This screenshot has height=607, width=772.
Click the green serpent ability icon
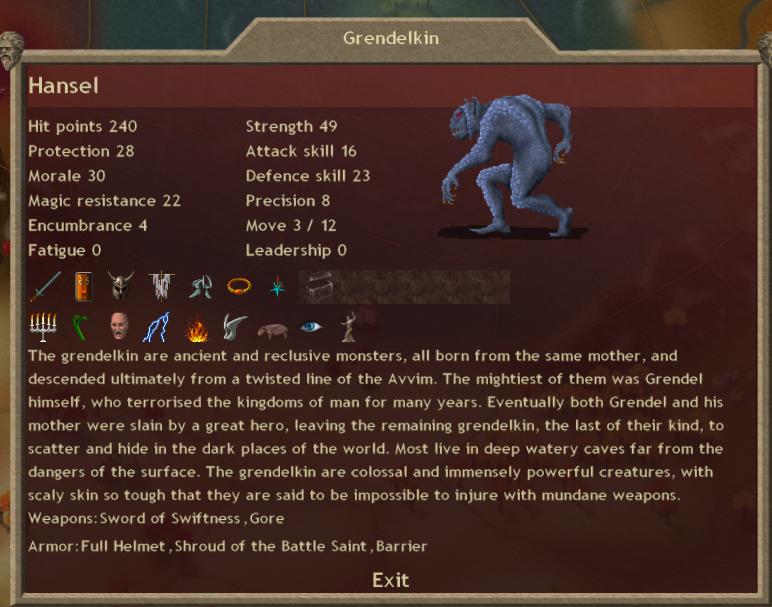[80, 327]
